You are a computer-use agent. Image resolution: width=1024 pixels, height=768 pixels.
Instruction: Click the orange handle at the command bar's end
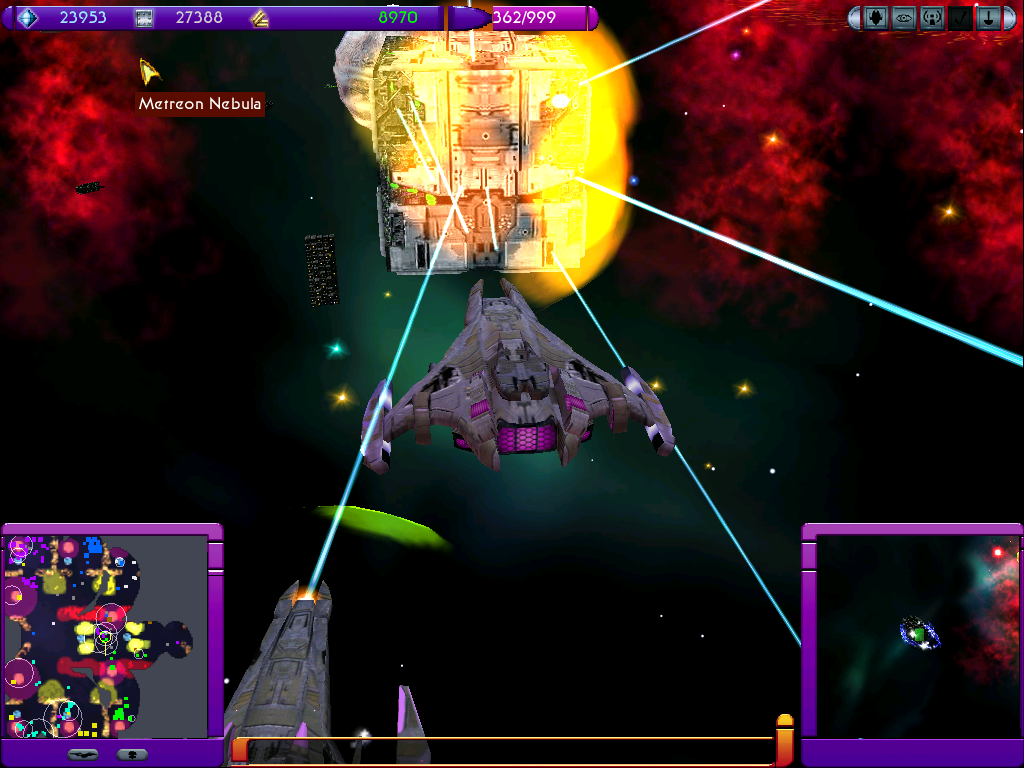(x=785, y=738)
